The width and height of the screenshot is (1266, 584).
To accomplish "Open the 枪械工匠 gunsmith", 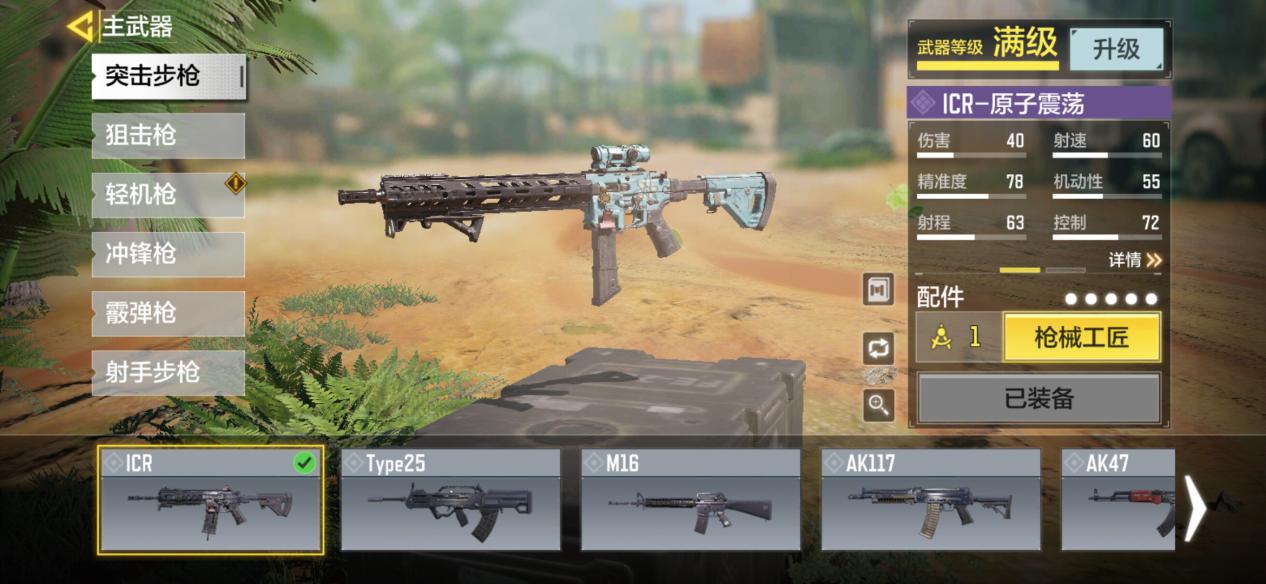I will 1081,338.
